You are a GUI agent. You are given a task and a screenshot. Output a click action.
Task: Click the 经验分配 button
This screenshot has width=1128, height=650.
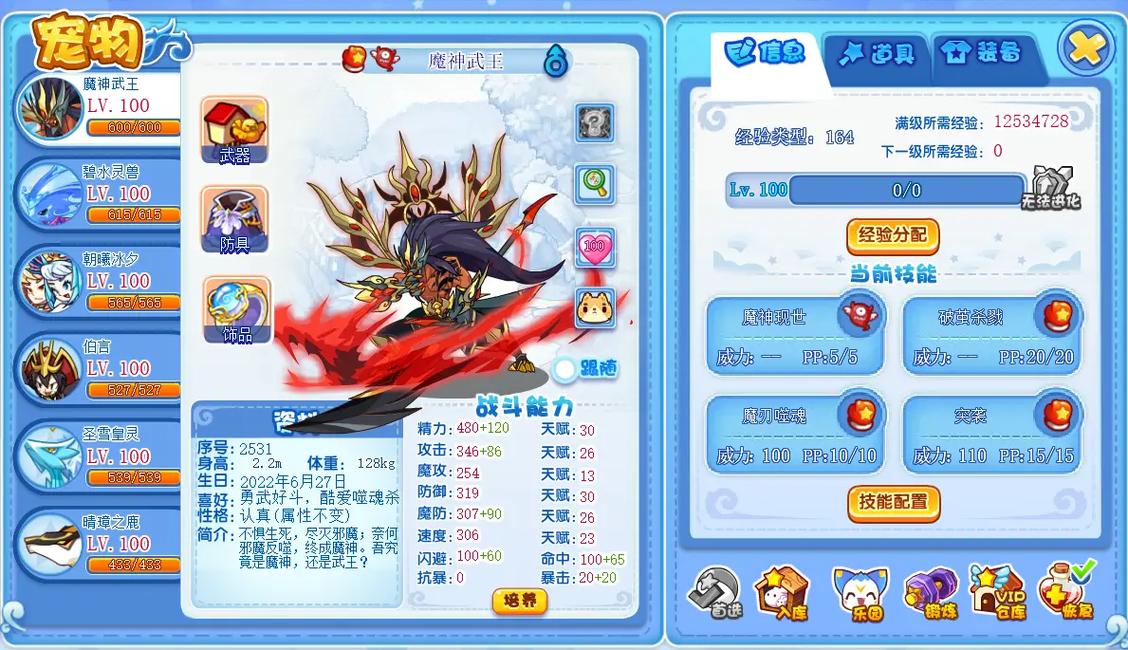pos(892,236)
